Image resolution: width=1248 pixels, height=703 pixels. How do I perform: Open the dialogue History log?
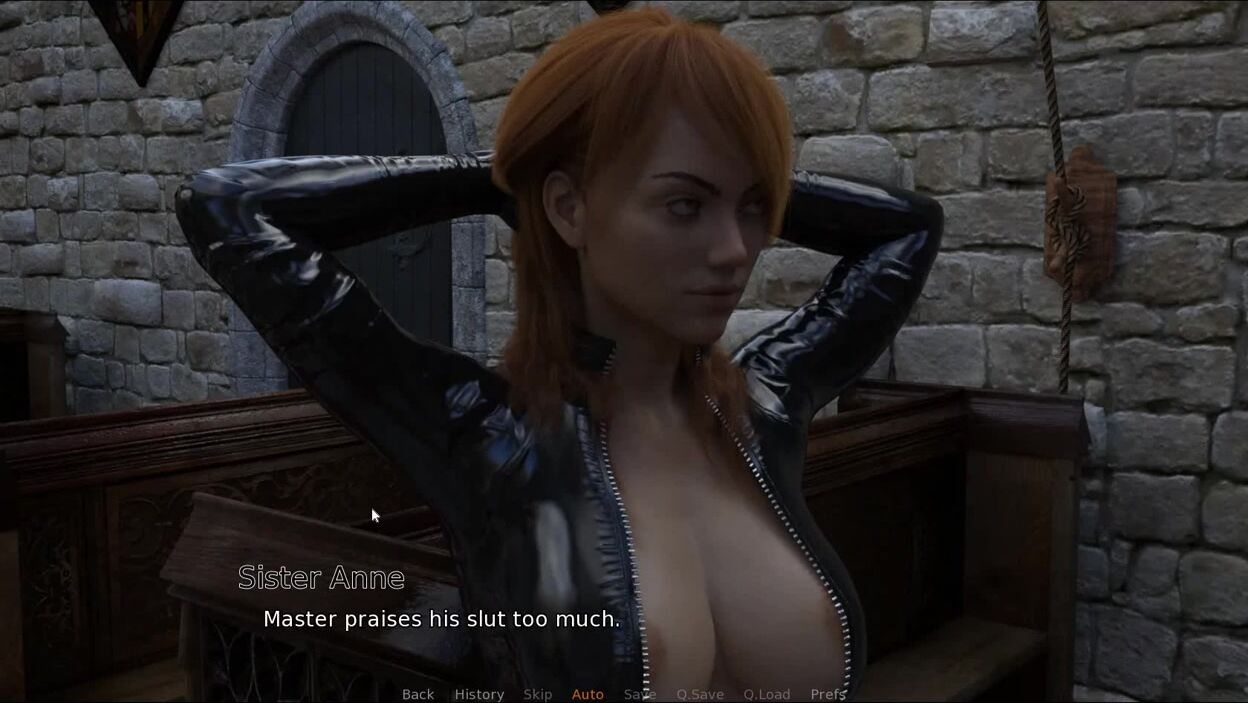(479, 694)
